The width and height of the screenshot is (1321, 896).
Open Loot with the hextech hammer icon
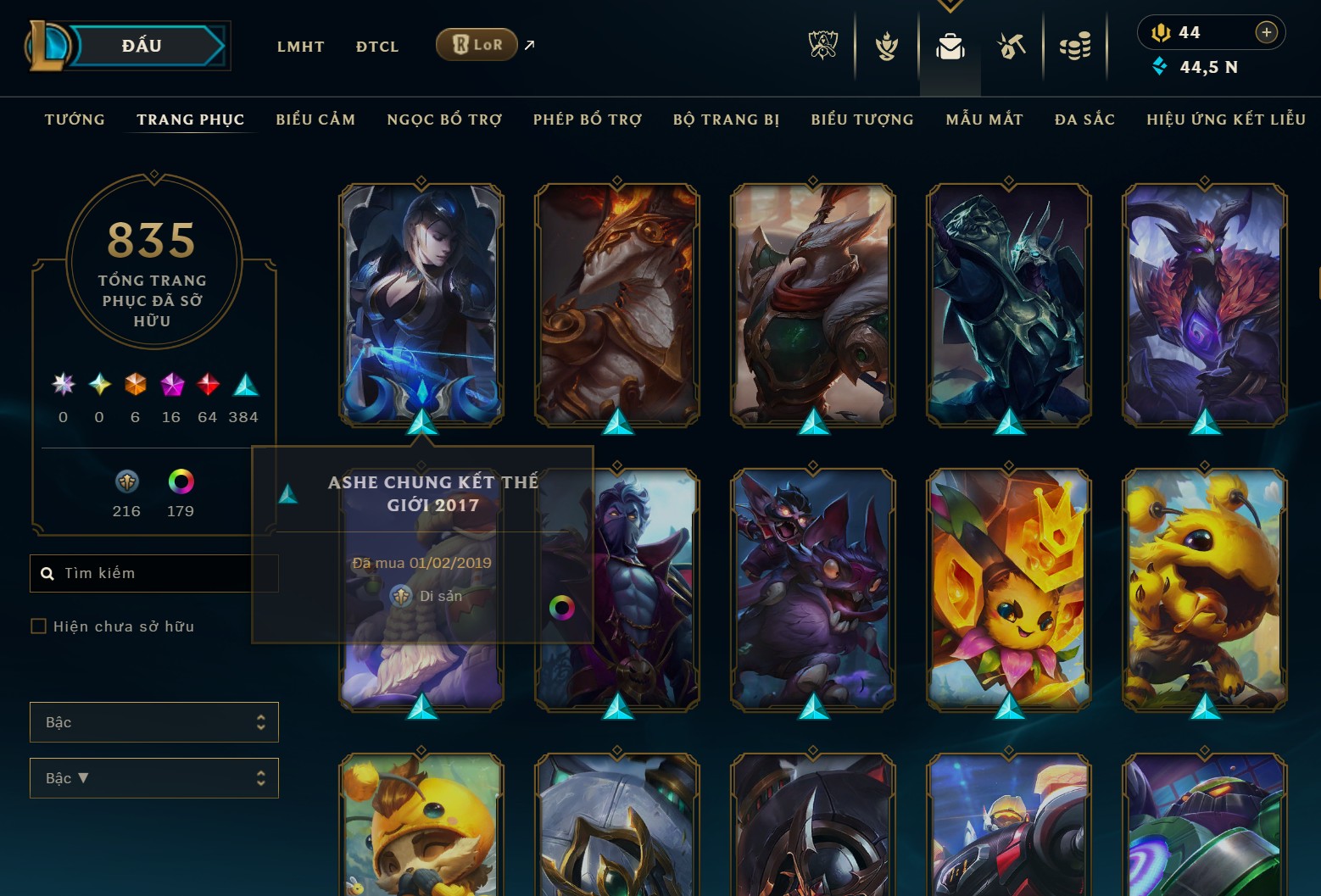1011,47
